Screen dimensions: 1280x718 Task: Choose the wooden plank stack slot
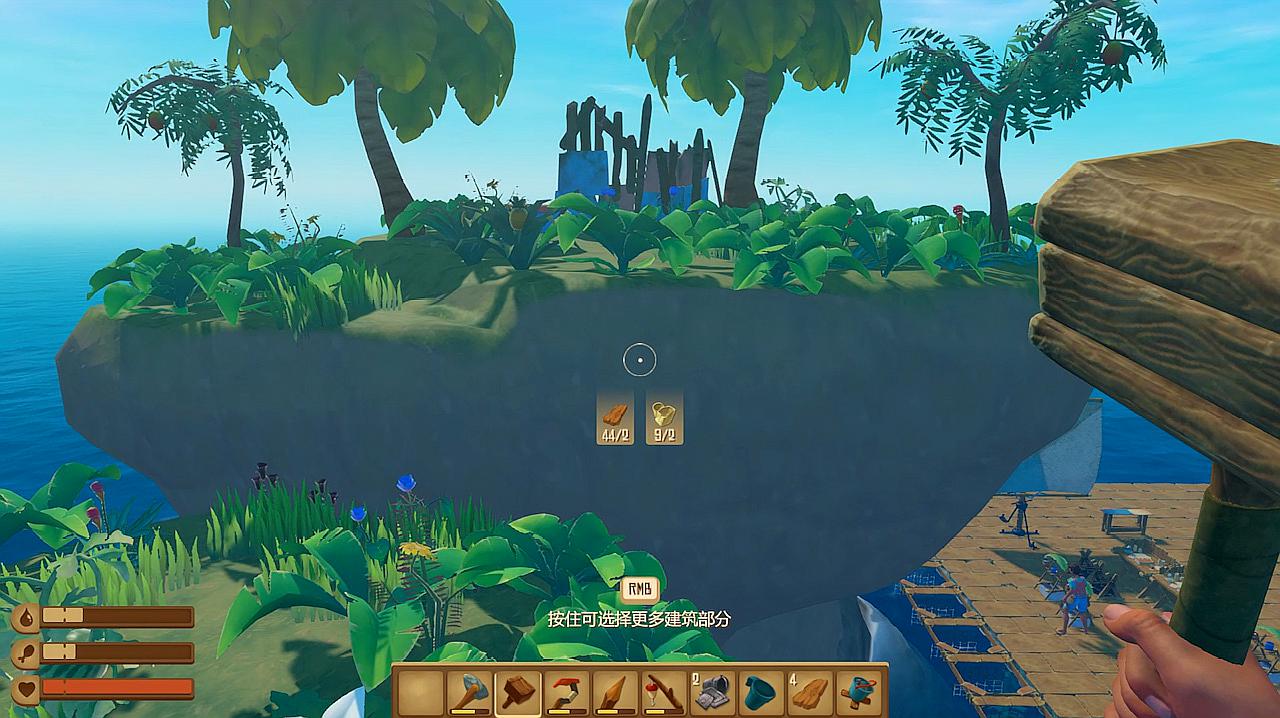[809, 692]
